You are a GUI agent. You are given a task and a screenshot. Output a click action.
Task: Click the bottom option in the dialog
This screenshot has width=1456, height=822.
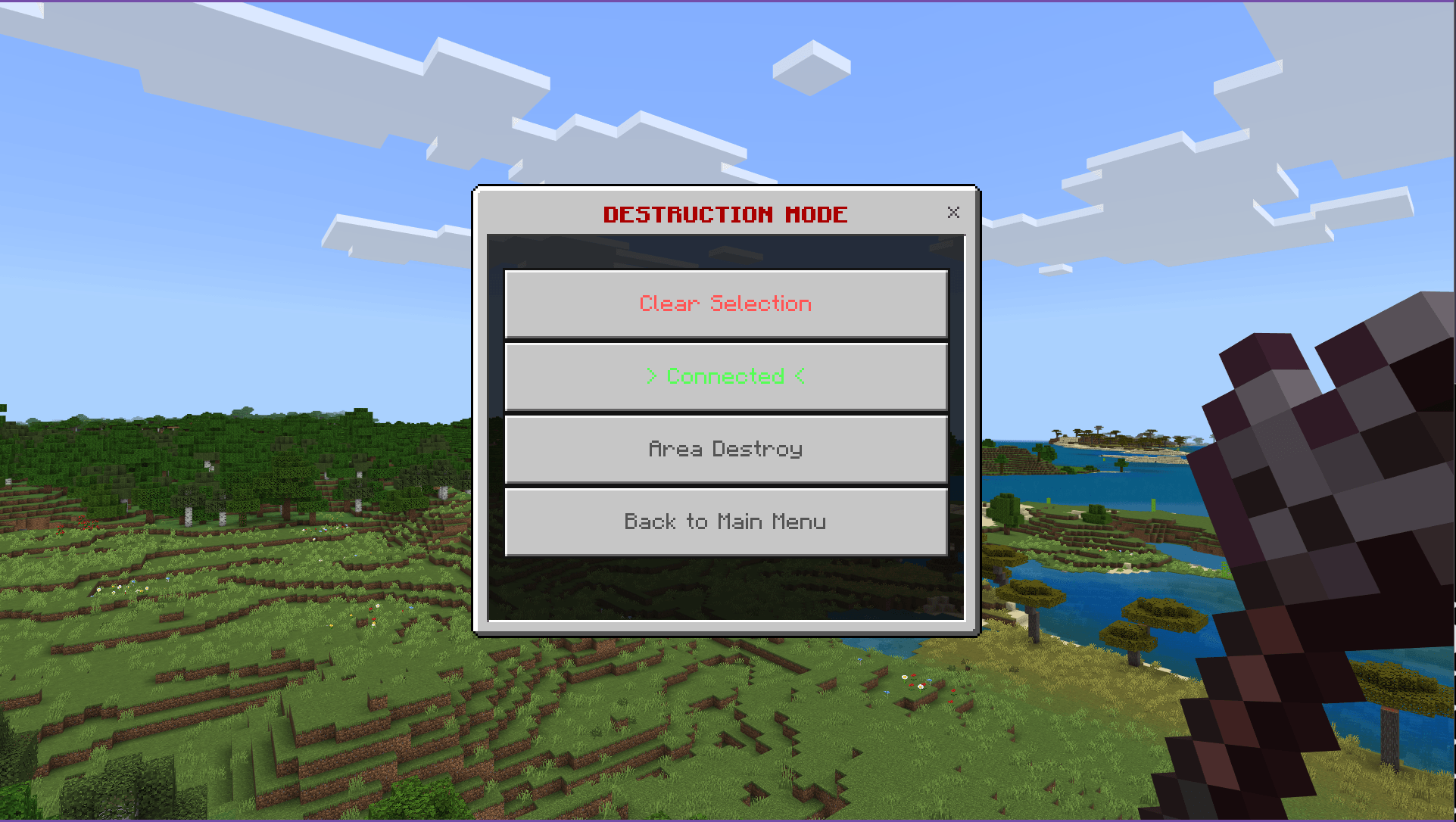[x=725, y=521]
